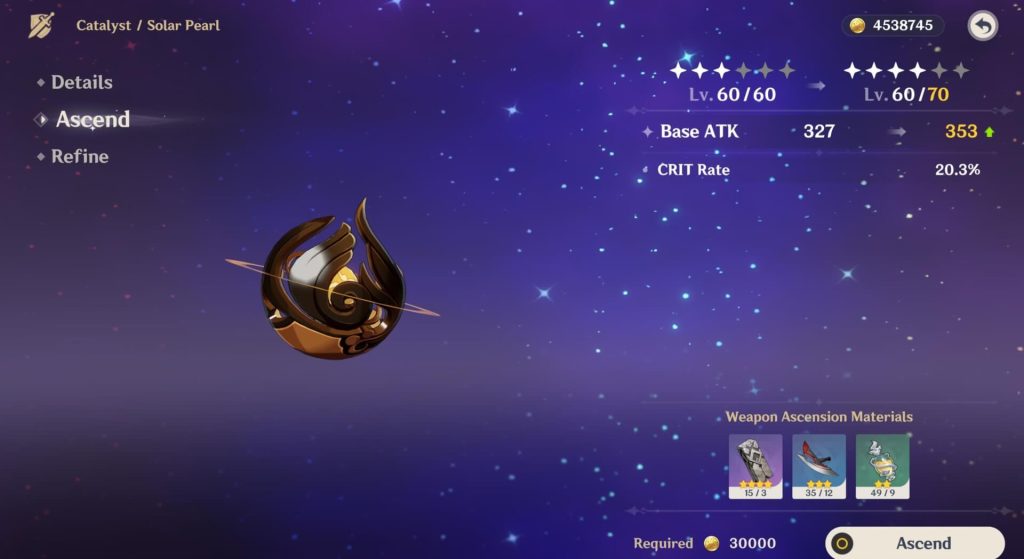Go back using the return arrow
The height and width of the screenshot is (559, 1024).
pyautogui.click(x=982, y=26)
